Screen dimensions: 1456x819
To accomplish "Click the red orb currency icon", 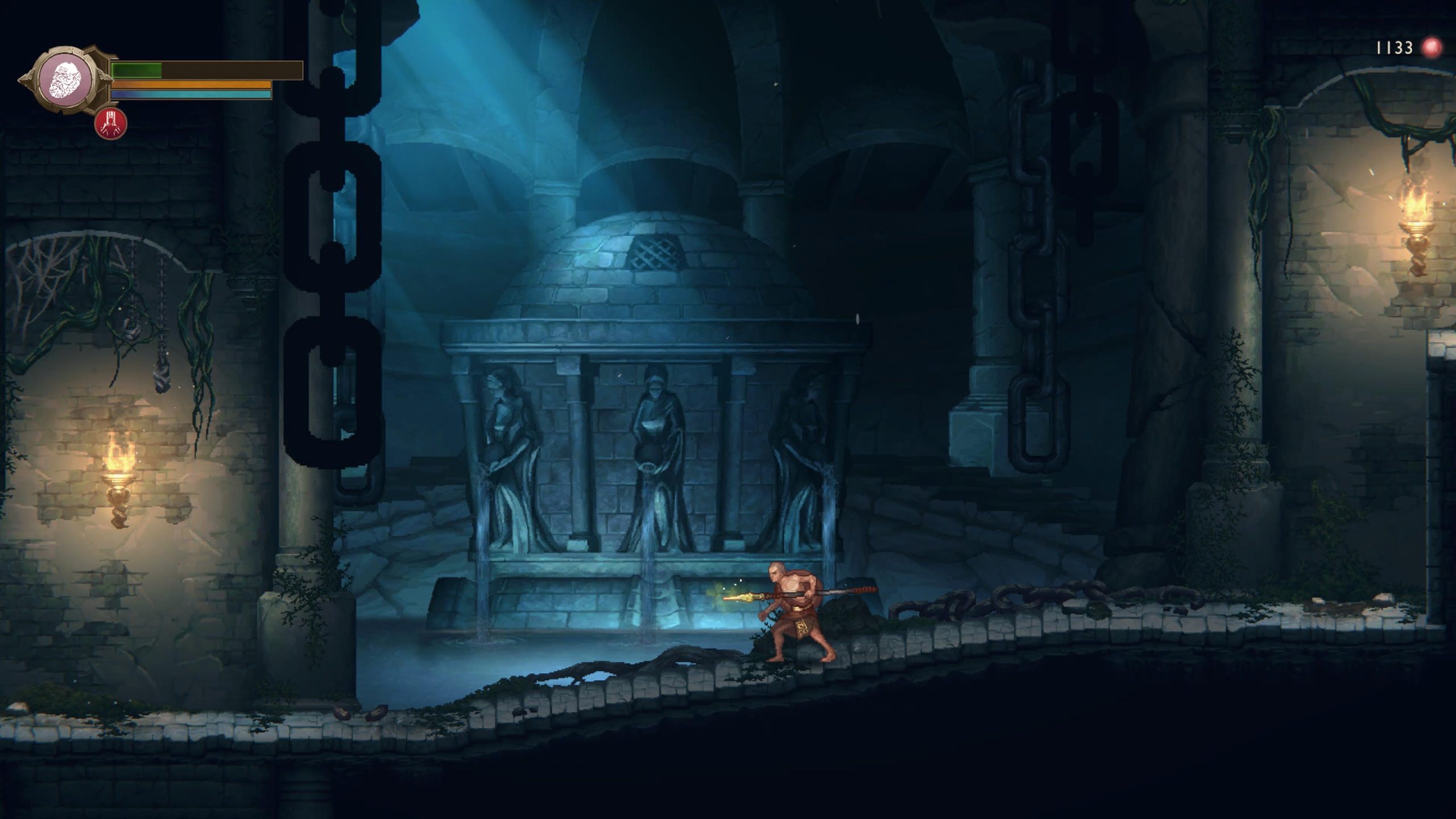I will pyautogui.click(x=1432, y=47).
